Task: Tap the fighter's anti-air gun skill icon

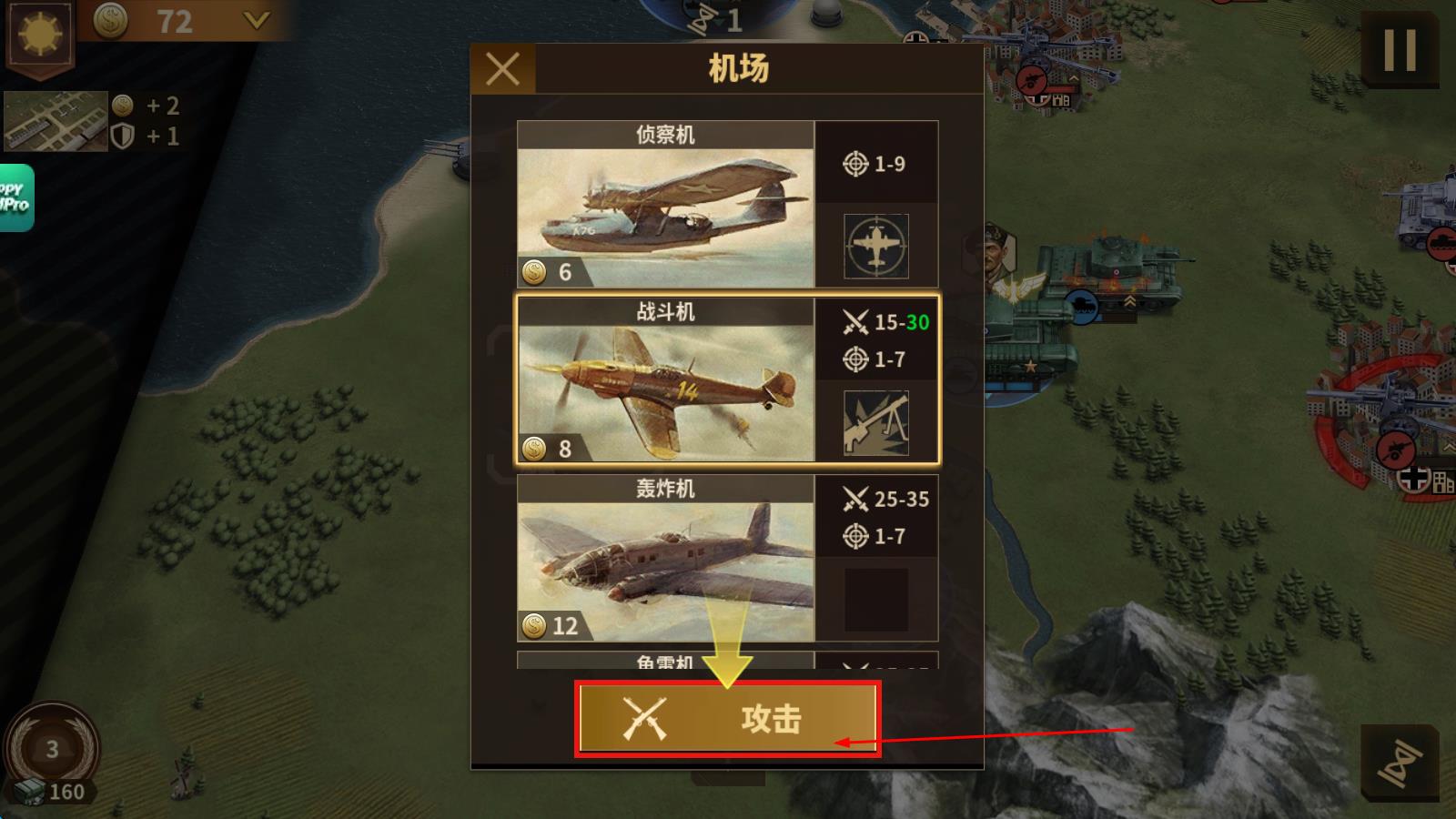Action: pyautogui.click(x=875, y=422)
